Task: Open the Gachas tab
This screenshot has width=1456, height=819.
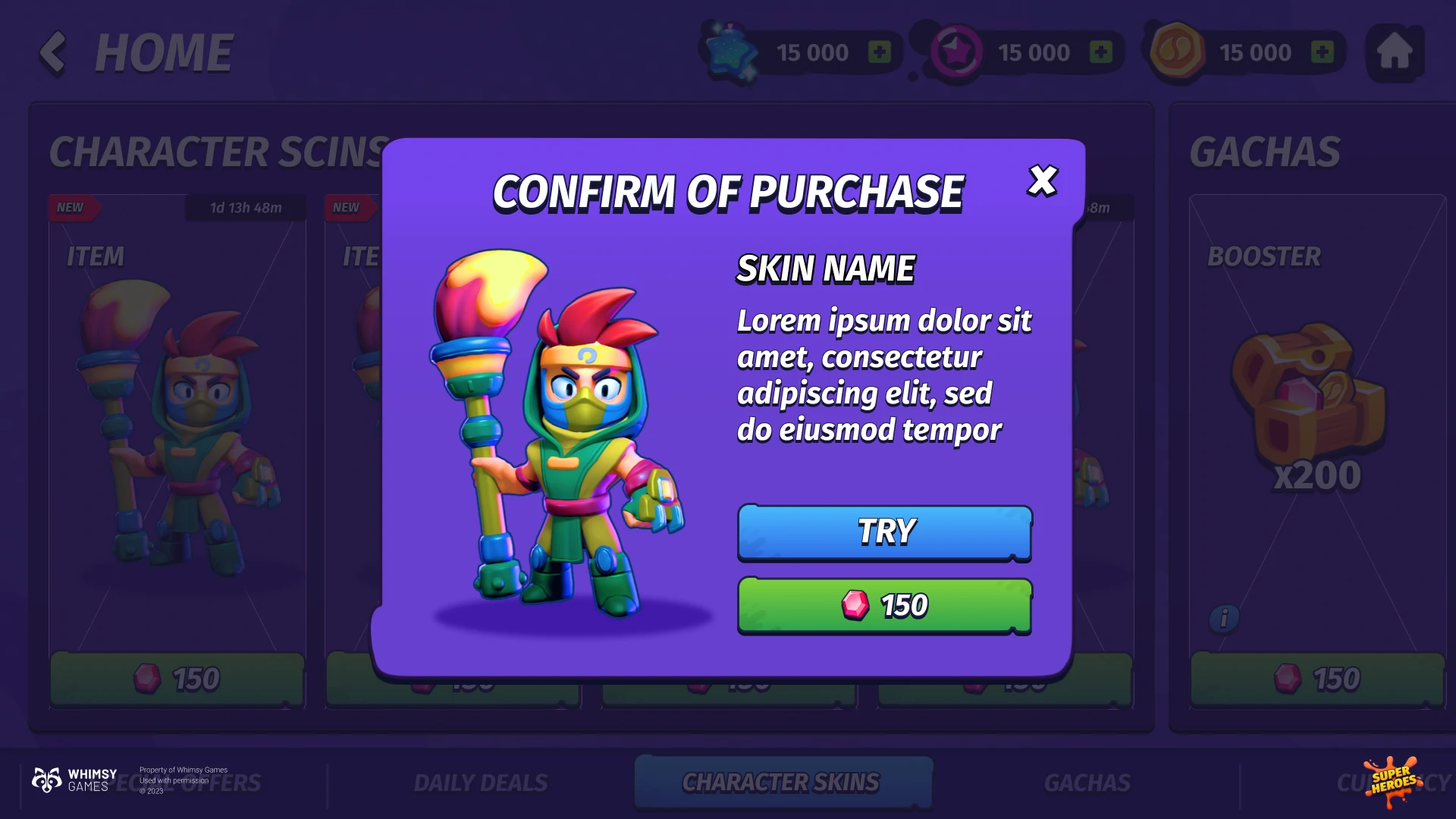Action: [x=1087, y=783]
